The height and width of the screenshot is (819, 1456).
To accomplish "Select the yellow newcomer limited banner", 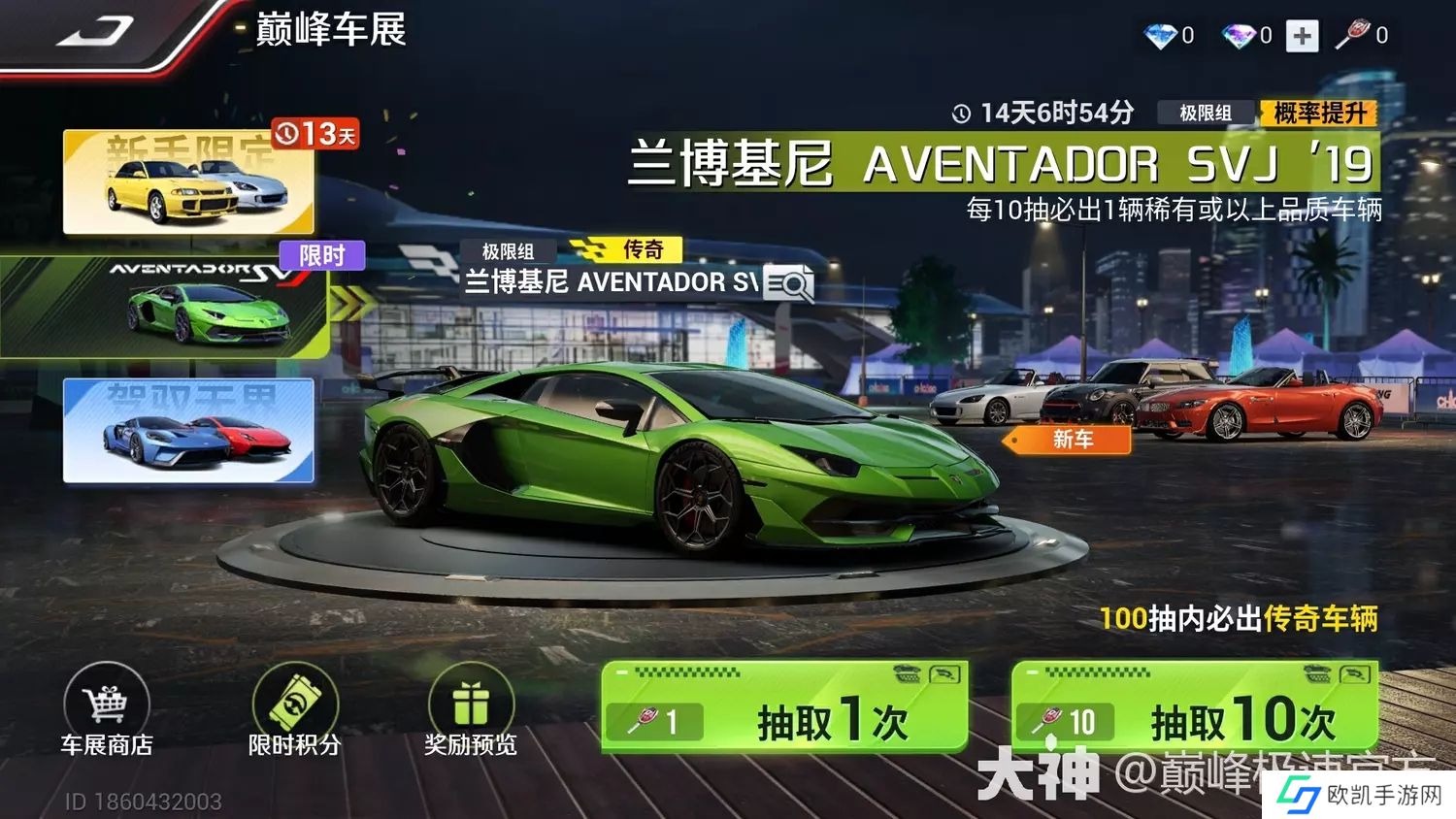I will (x=188, y=182).
